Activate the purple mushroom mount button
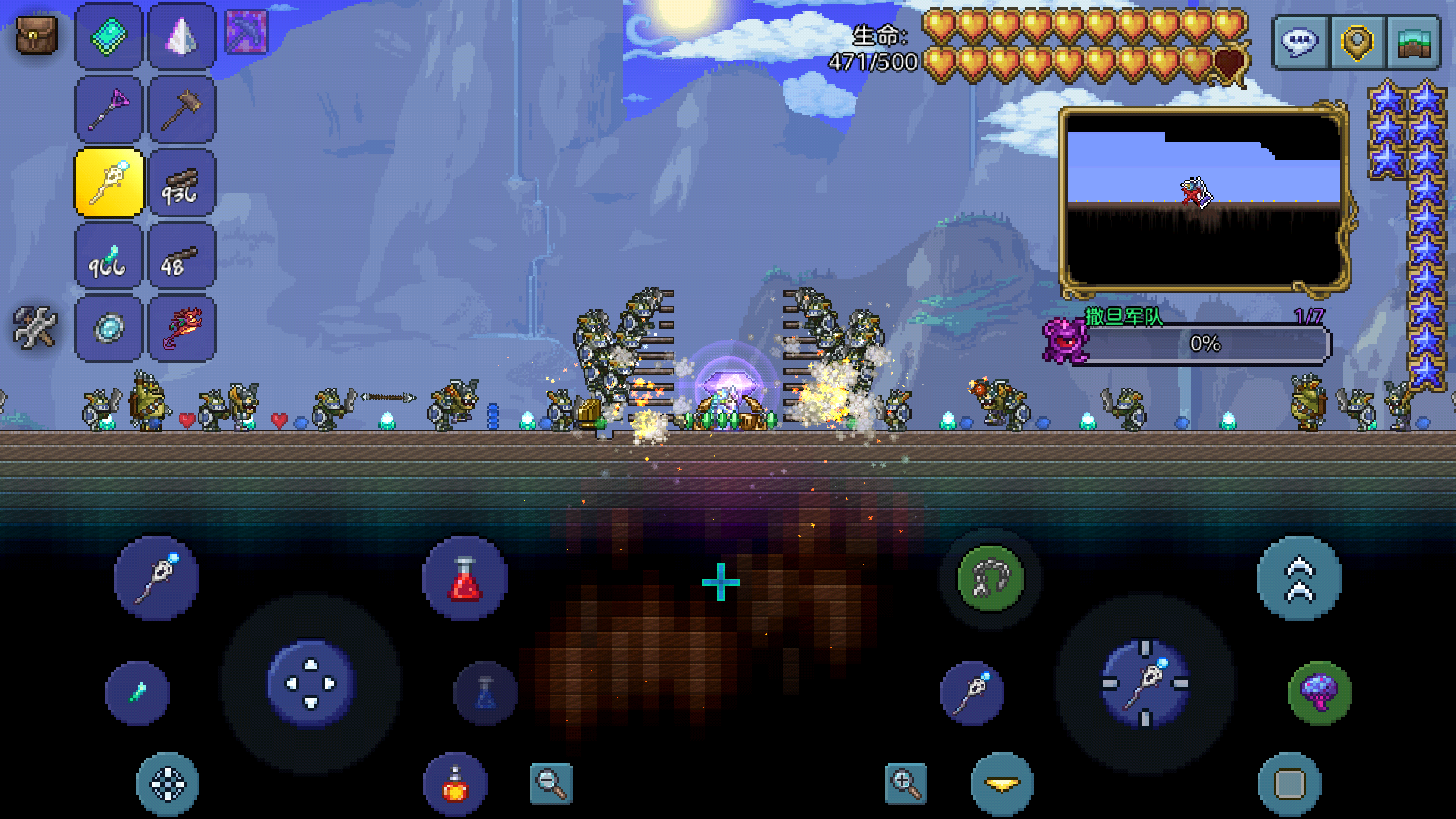 click(x=1319, y=692)
